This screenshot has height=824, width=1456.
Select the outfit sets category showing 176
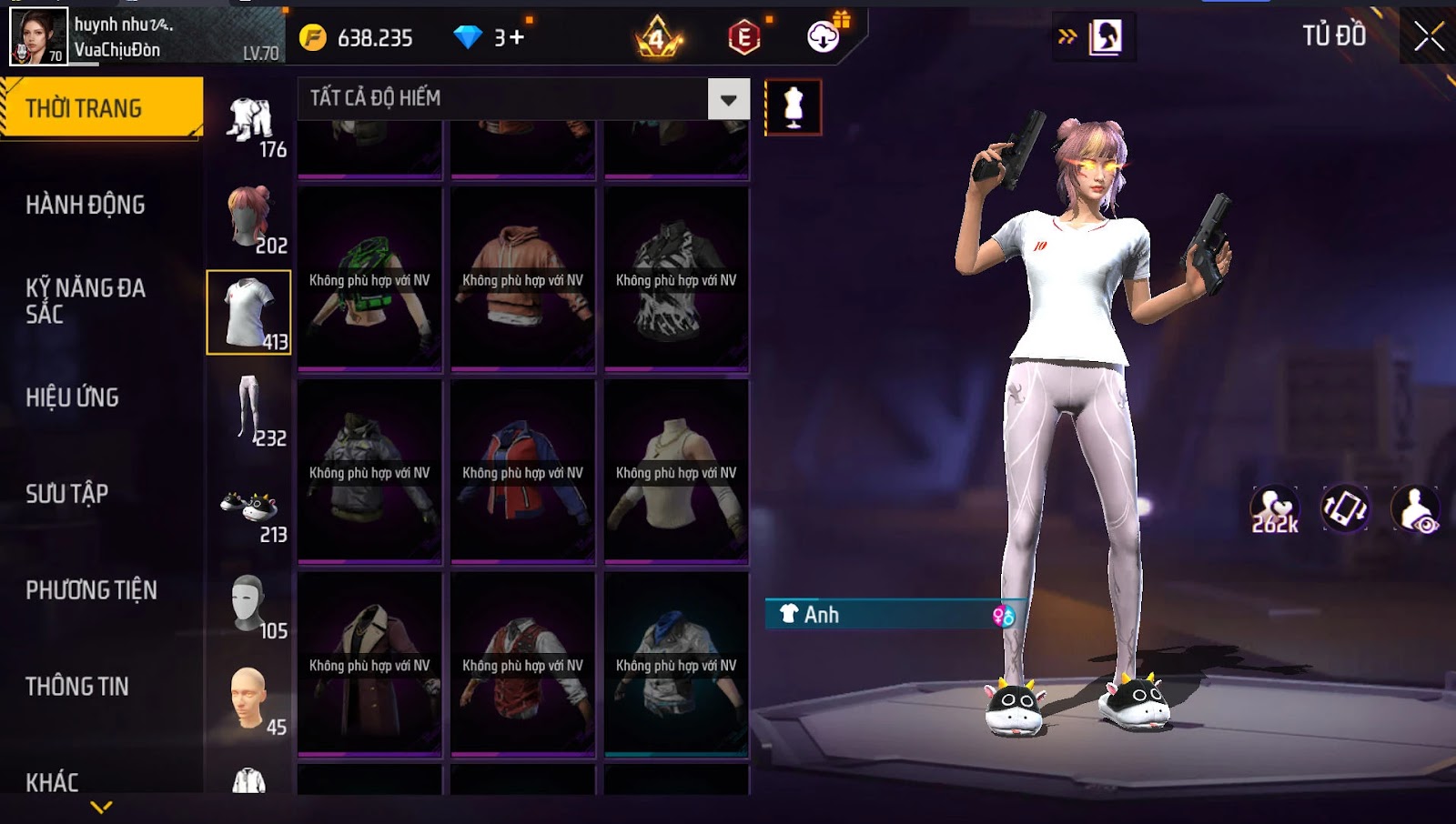[x=249, y=123]
